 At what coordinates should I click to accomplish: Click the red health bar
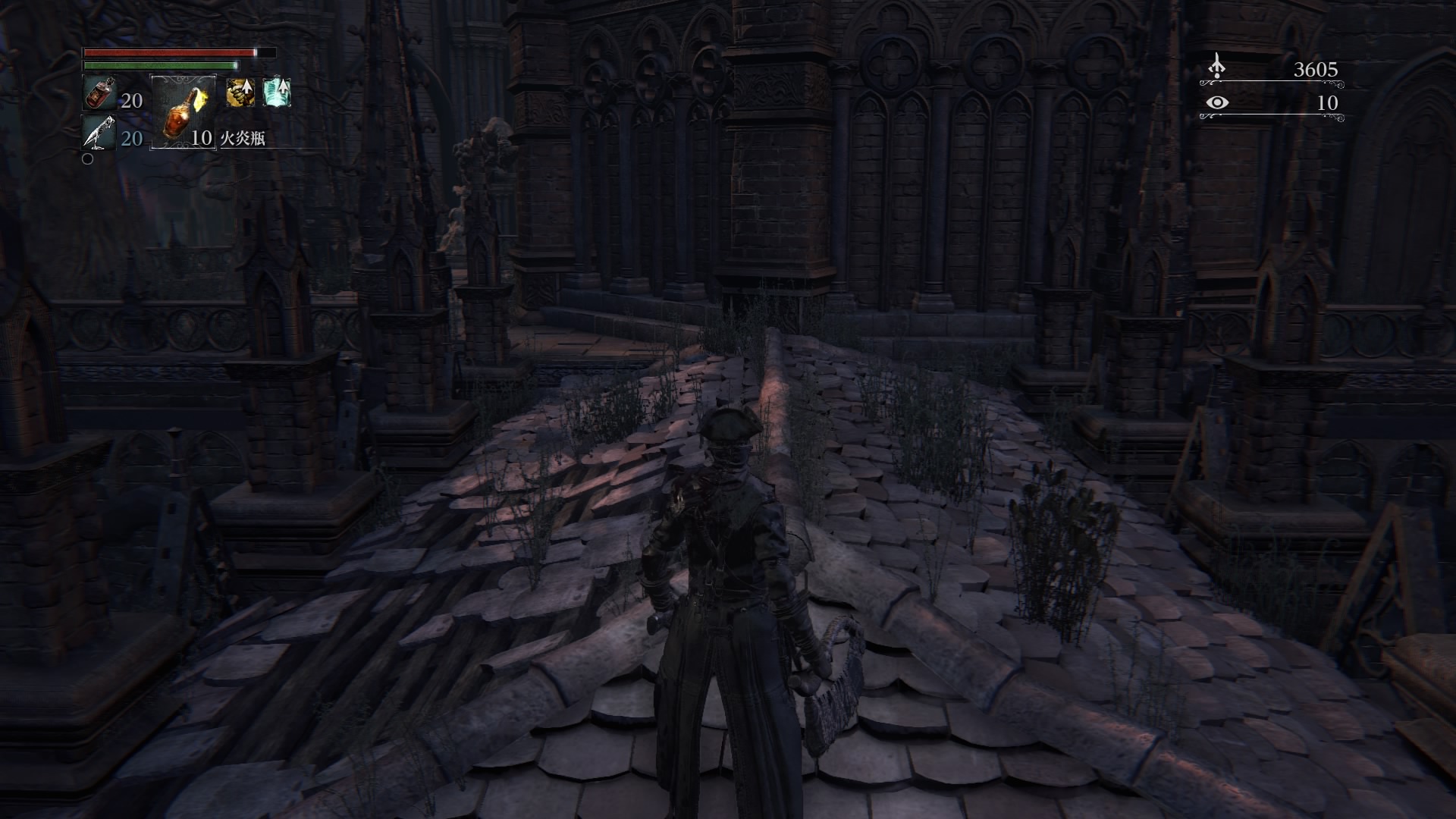coord(167,52)
